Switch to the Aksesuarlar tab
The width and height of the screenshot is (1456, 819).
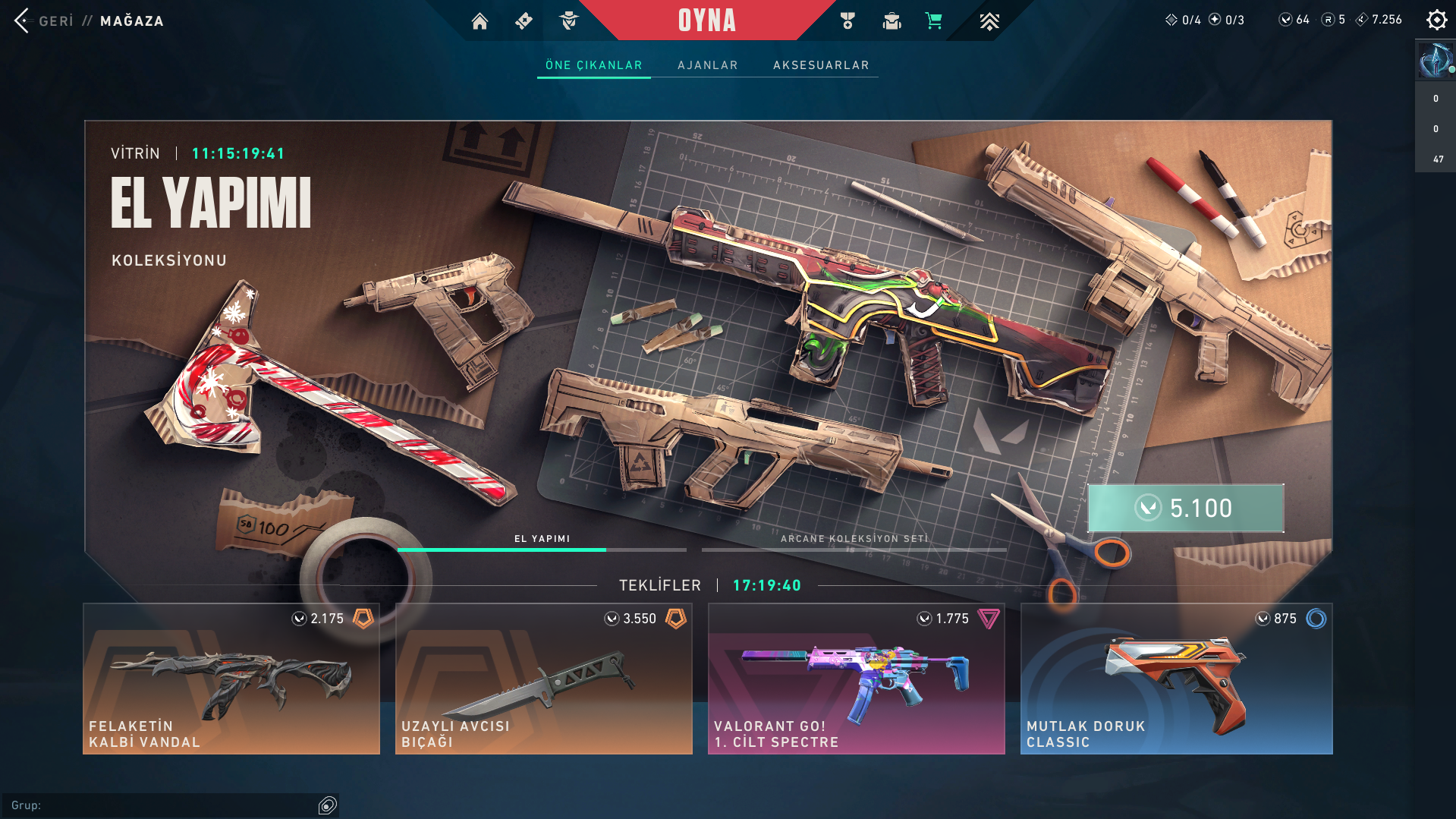tap(821, 65)
